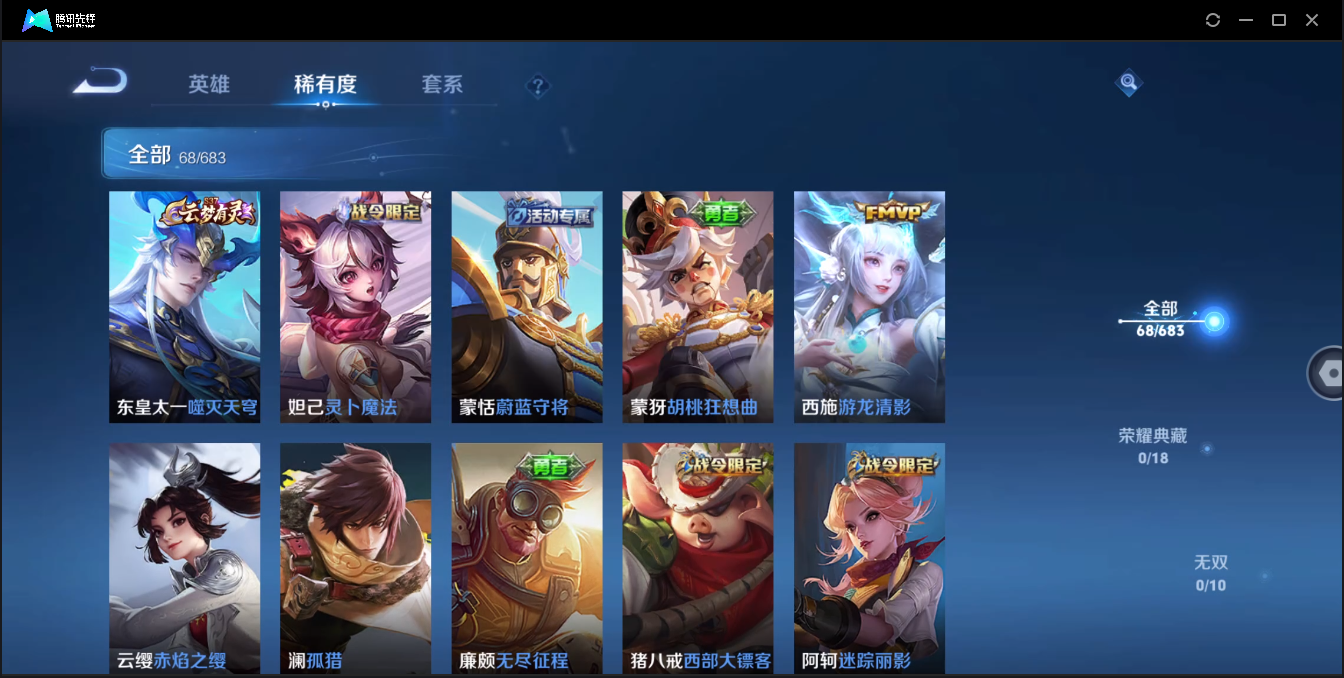Screen dimensions: 1344x678
Task: Switch to the 英雄 tab
Action: [209, 85]
